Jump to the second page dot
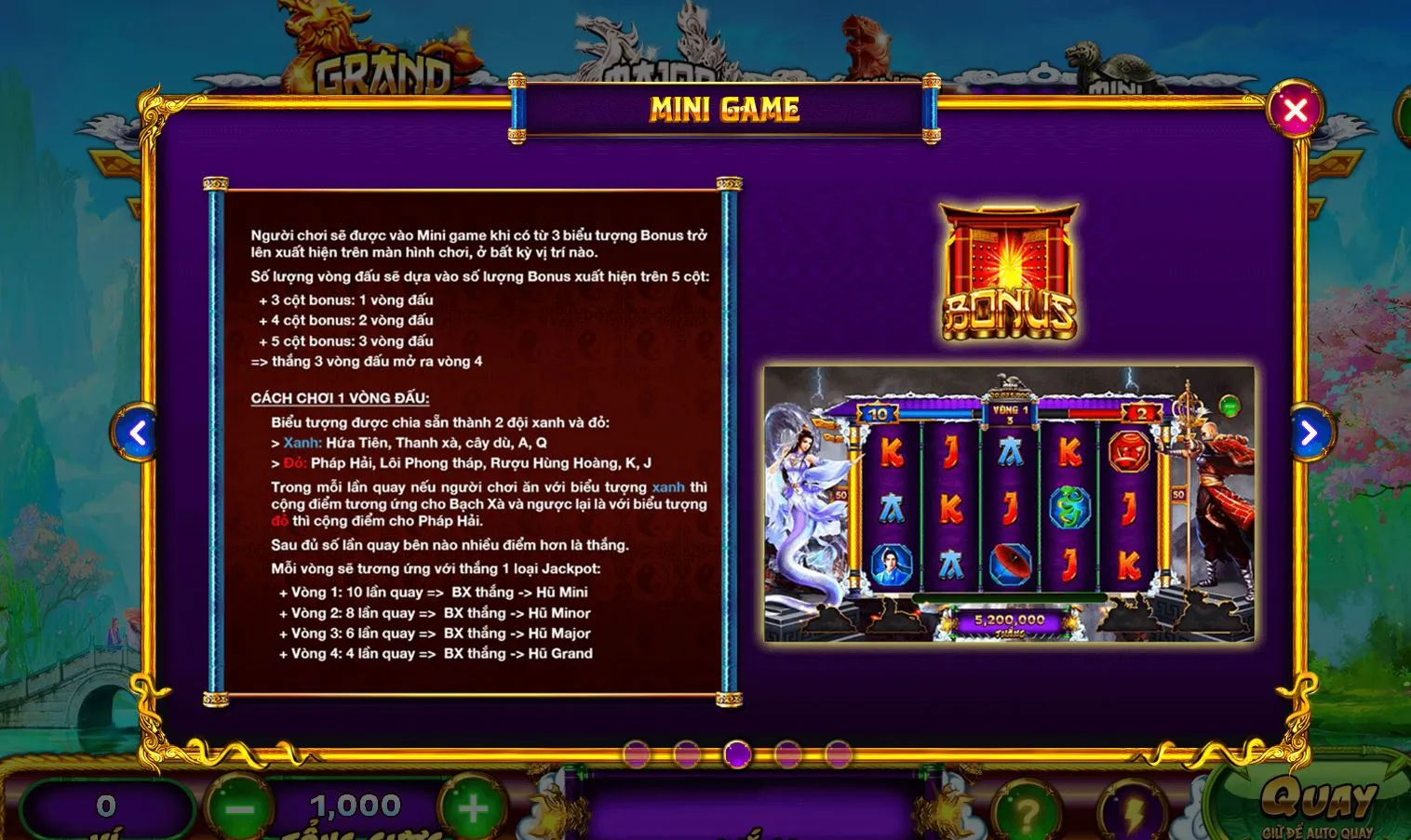 tap(687, 753)
